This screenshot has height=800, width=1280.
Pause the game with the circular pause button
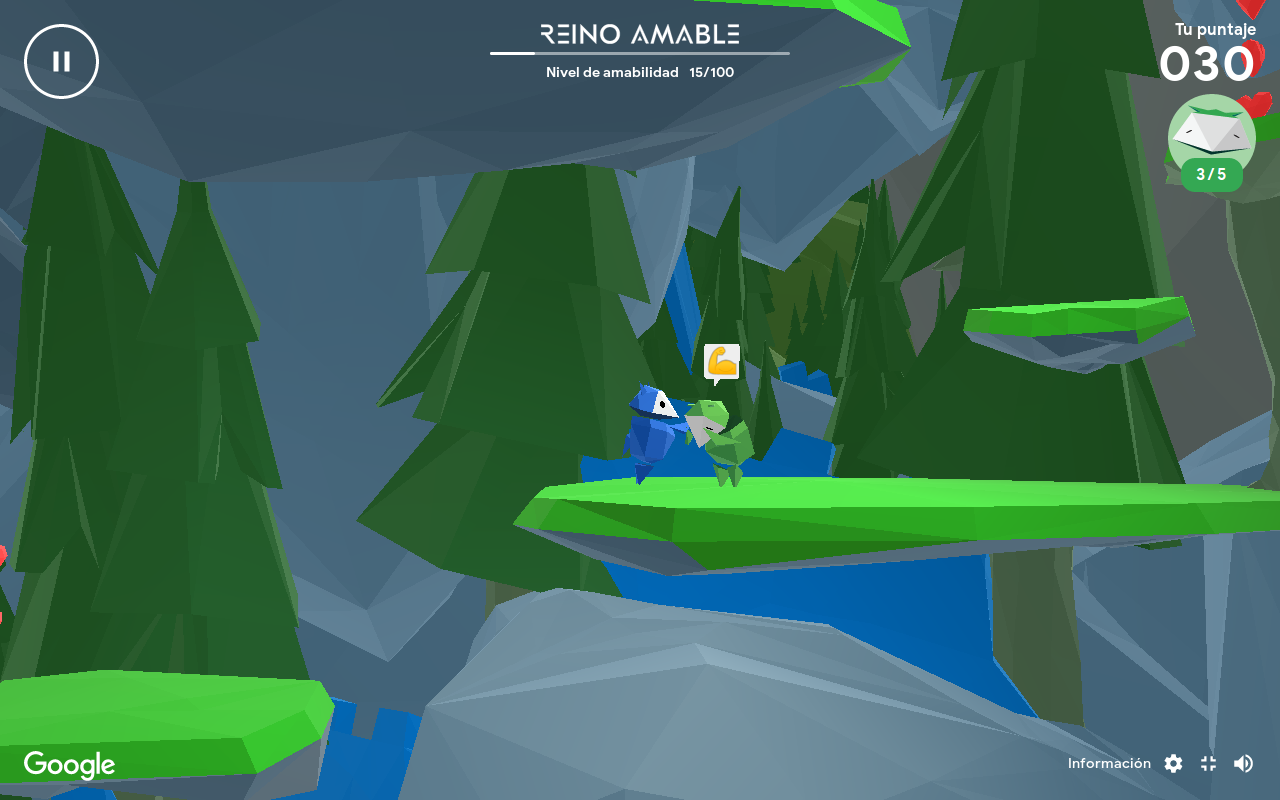coord(61,61)
